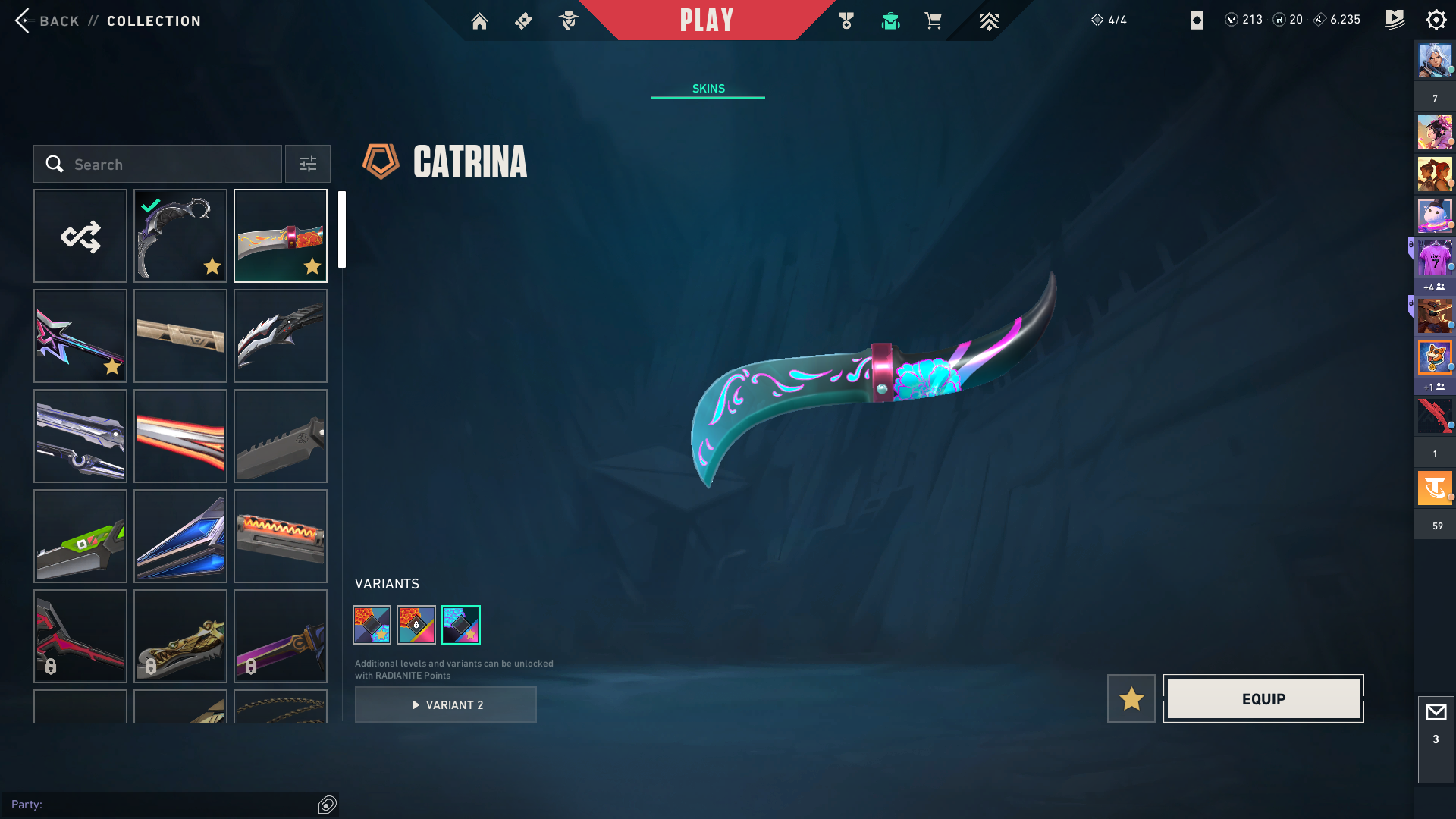The image size is (1456, 819).
Task: Select the locked golden dragon skin
Action: coord(180,637)
